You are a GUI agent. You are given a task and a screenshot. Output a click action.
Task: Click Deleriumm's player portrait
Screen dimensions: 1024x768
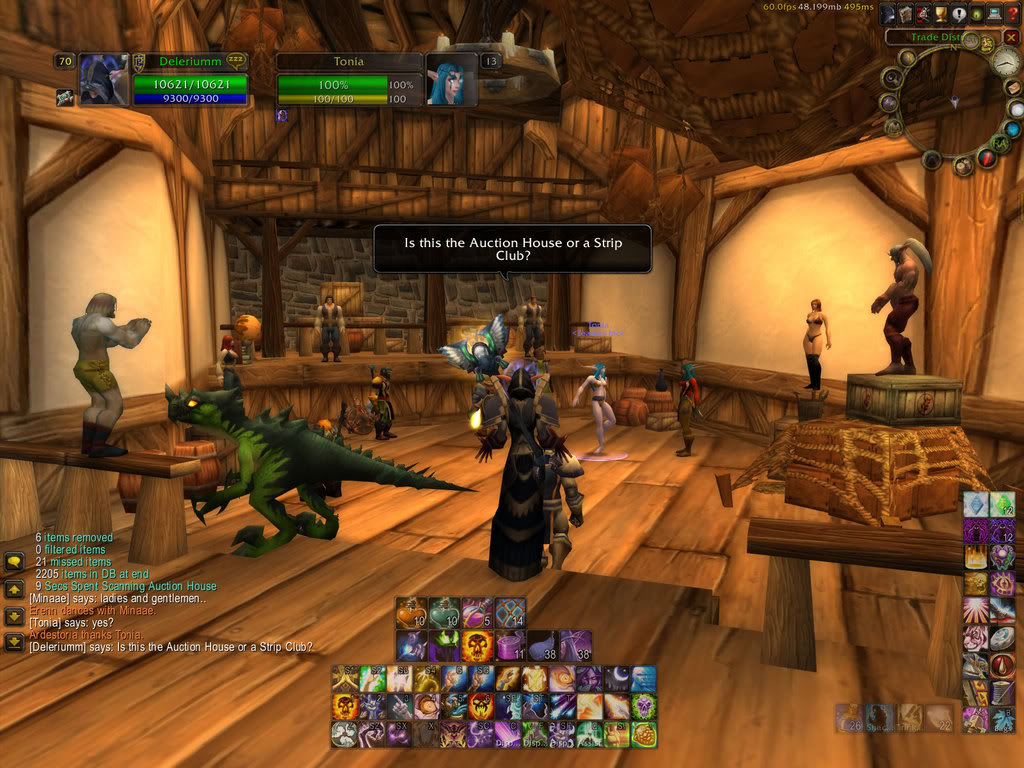104,80
